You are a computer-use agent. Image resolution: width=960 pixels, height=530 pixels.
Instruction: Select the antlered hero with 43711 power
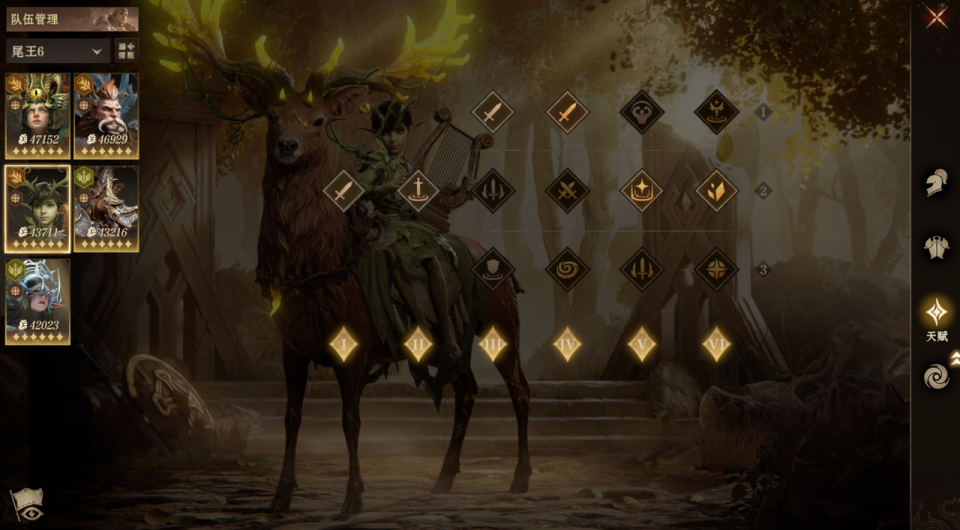tap(38, 208)
